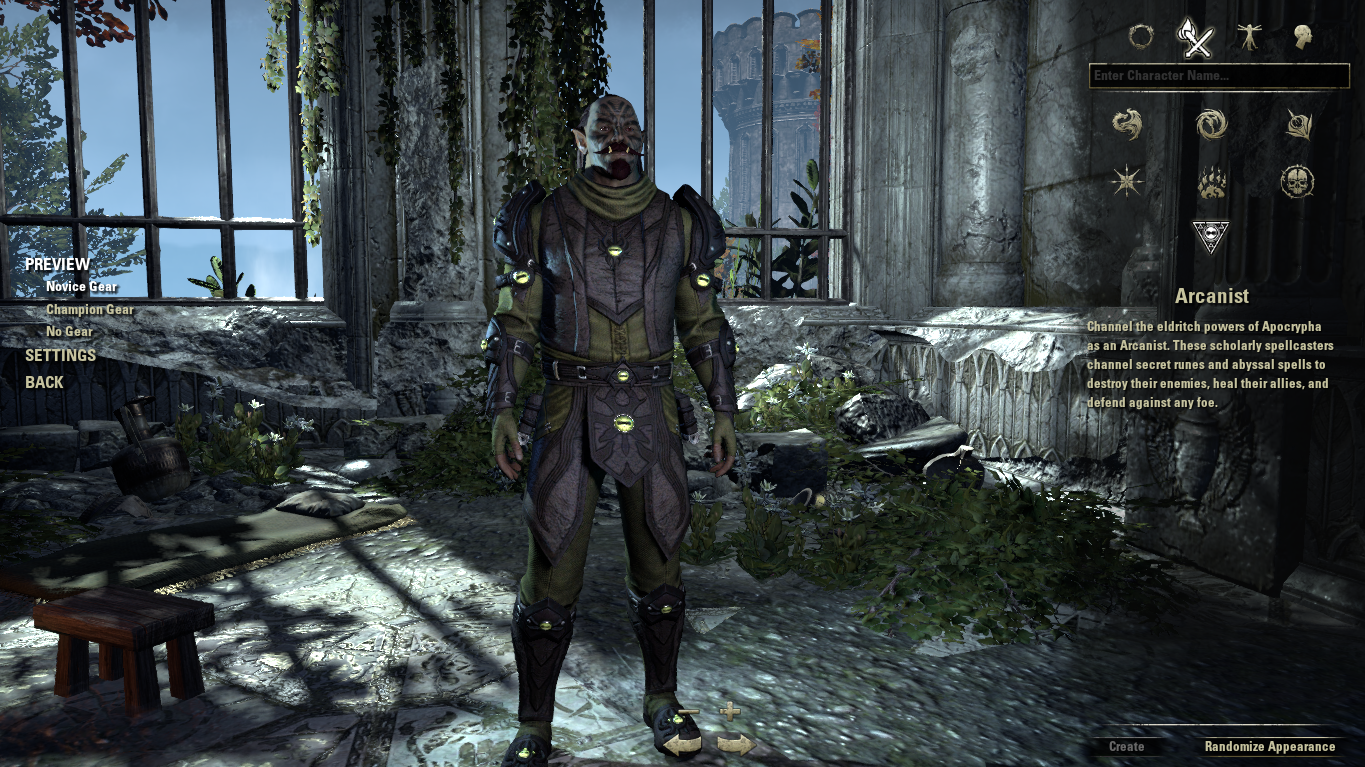Image resolution: width=1365 pixels, height=767 pixels.
Task: Zoom out using the minus control
Action: pyautogui.click(x=690, y=712)
